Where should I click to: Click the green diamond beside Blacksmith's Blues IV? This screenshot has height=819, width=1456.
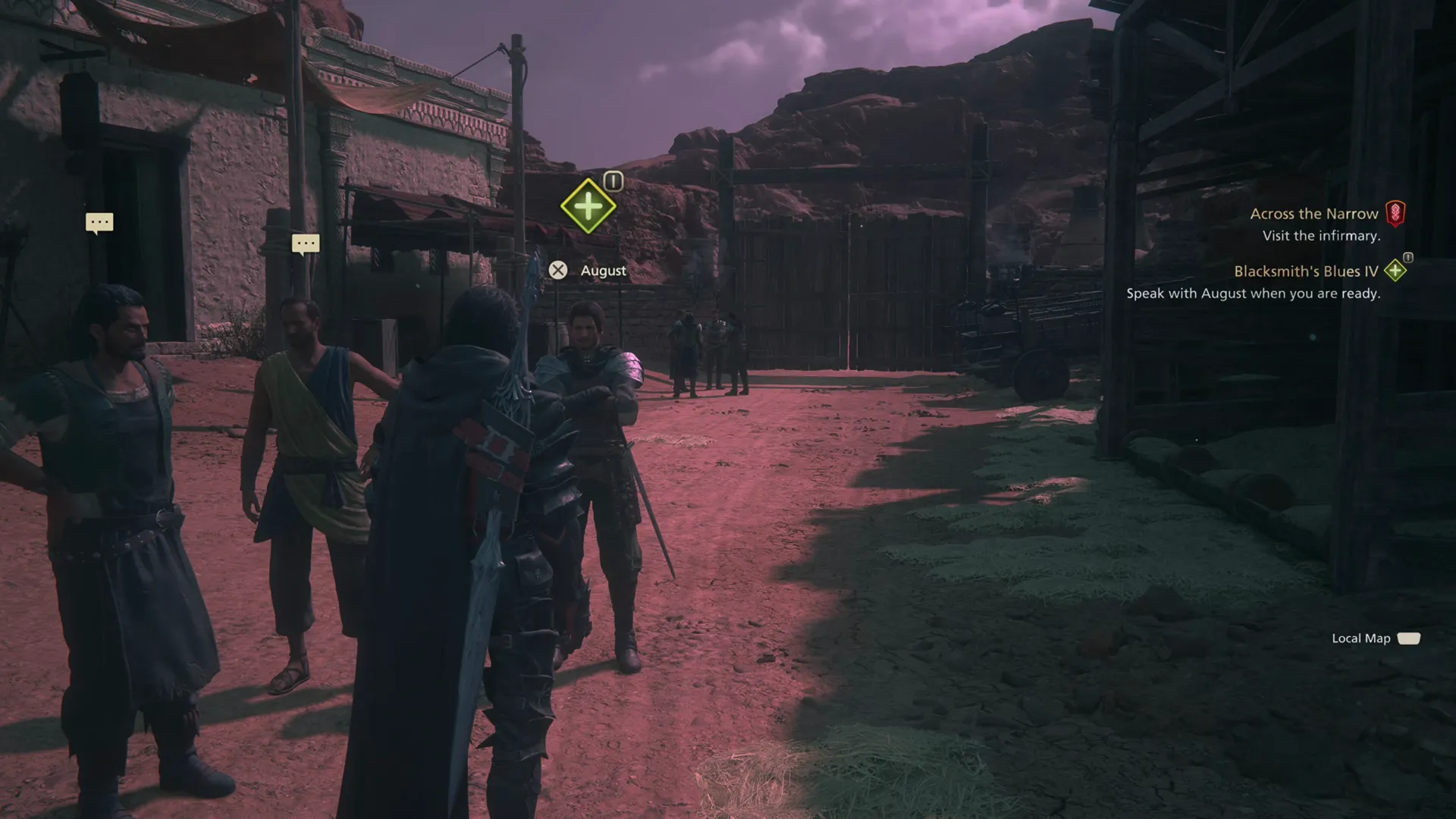(x=1395, y=270)
